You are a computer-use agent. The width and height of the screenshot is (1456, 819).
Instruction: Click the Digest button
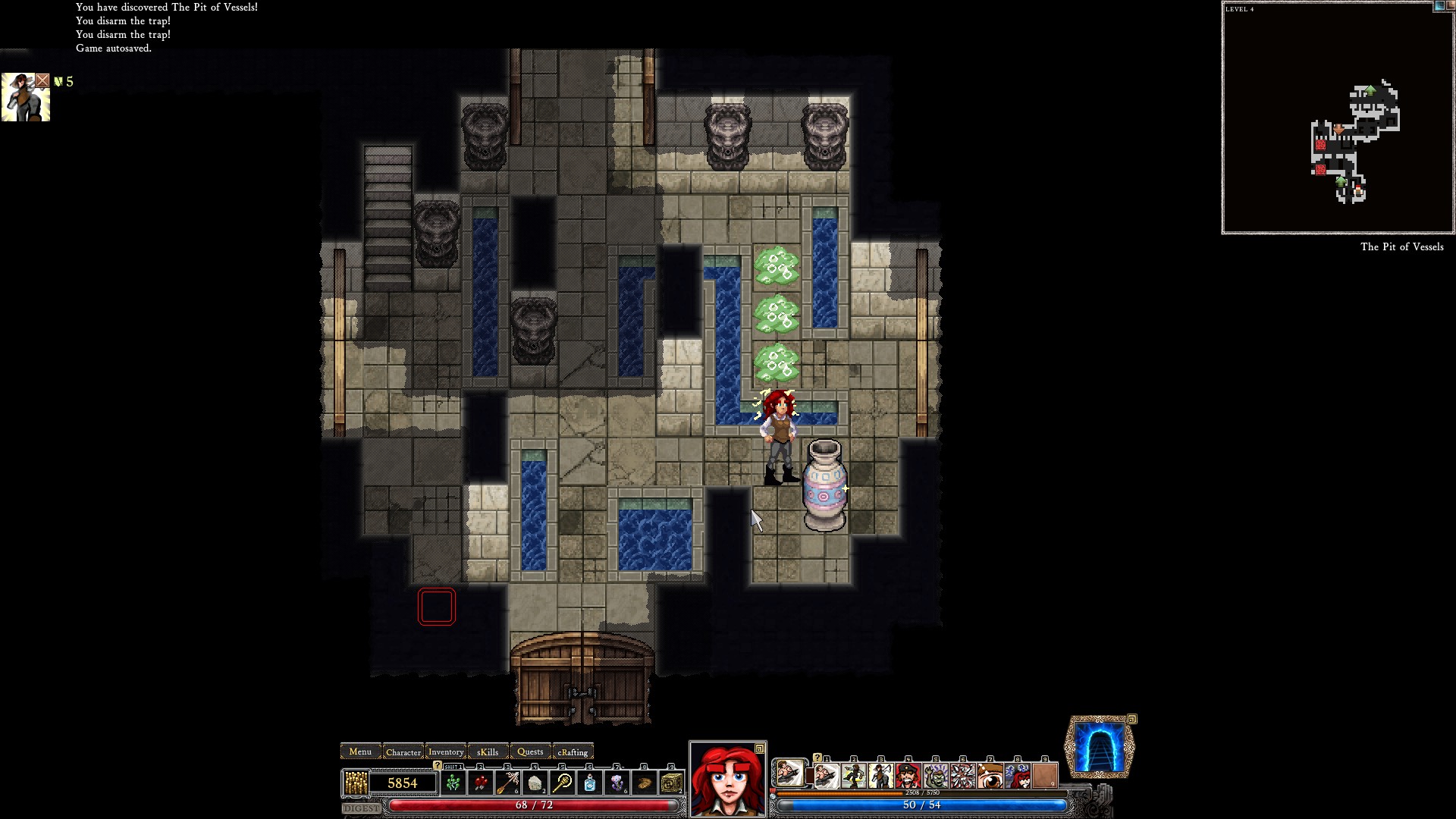tap(362, 808)
